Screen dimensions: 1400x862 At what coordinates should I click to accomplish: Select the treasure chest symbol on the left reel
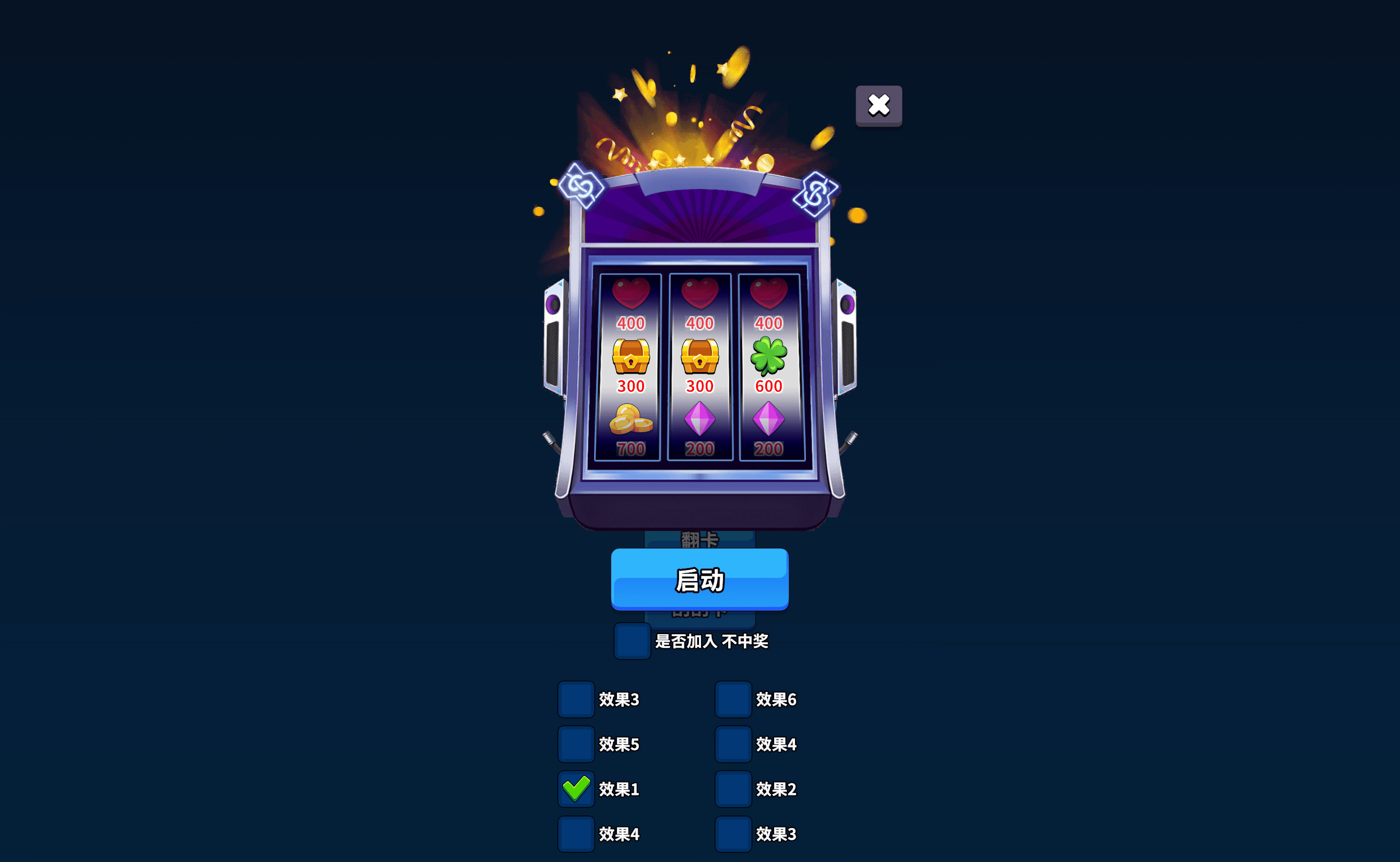(x=631, y=356)
